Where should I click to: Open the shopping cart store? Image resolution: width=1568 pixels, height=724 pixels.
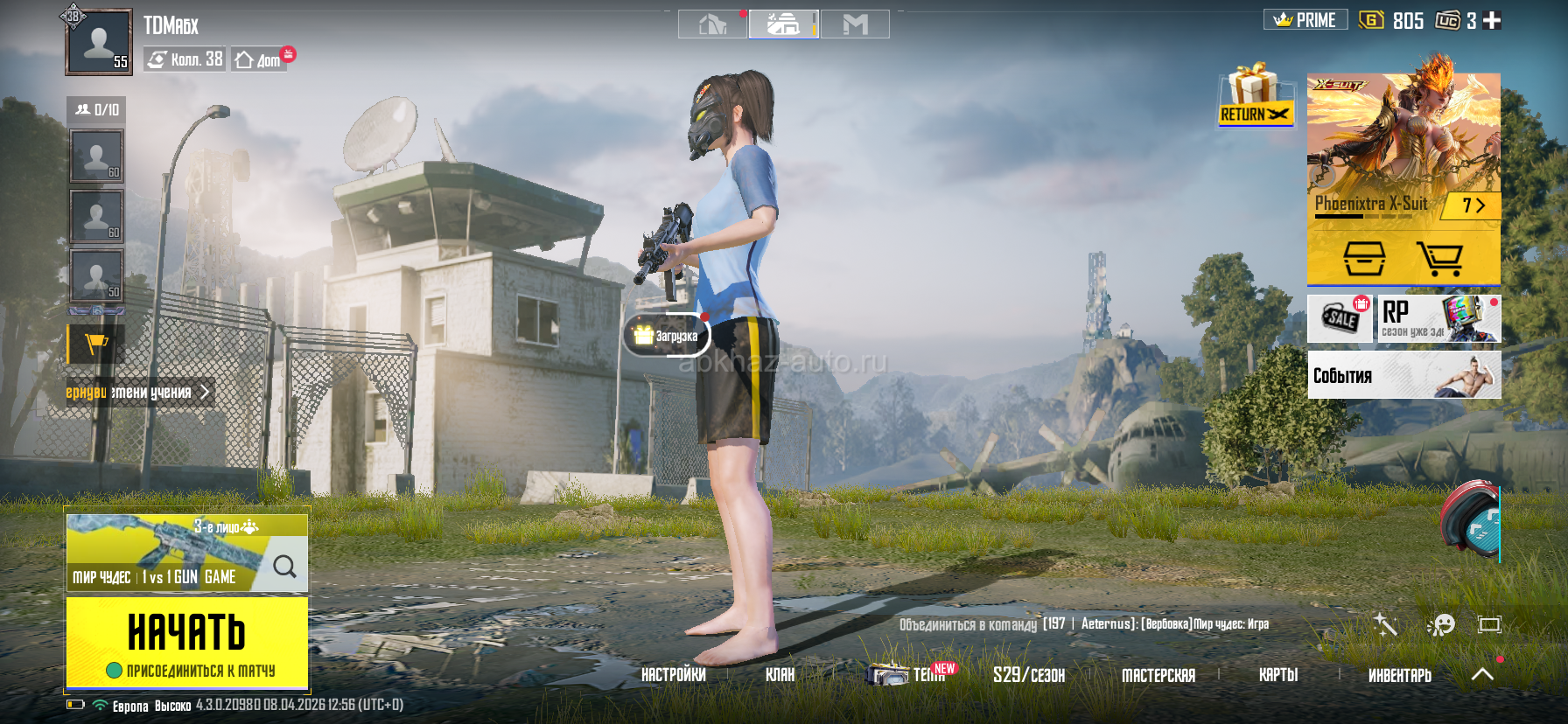click(x=1439, y=259)
